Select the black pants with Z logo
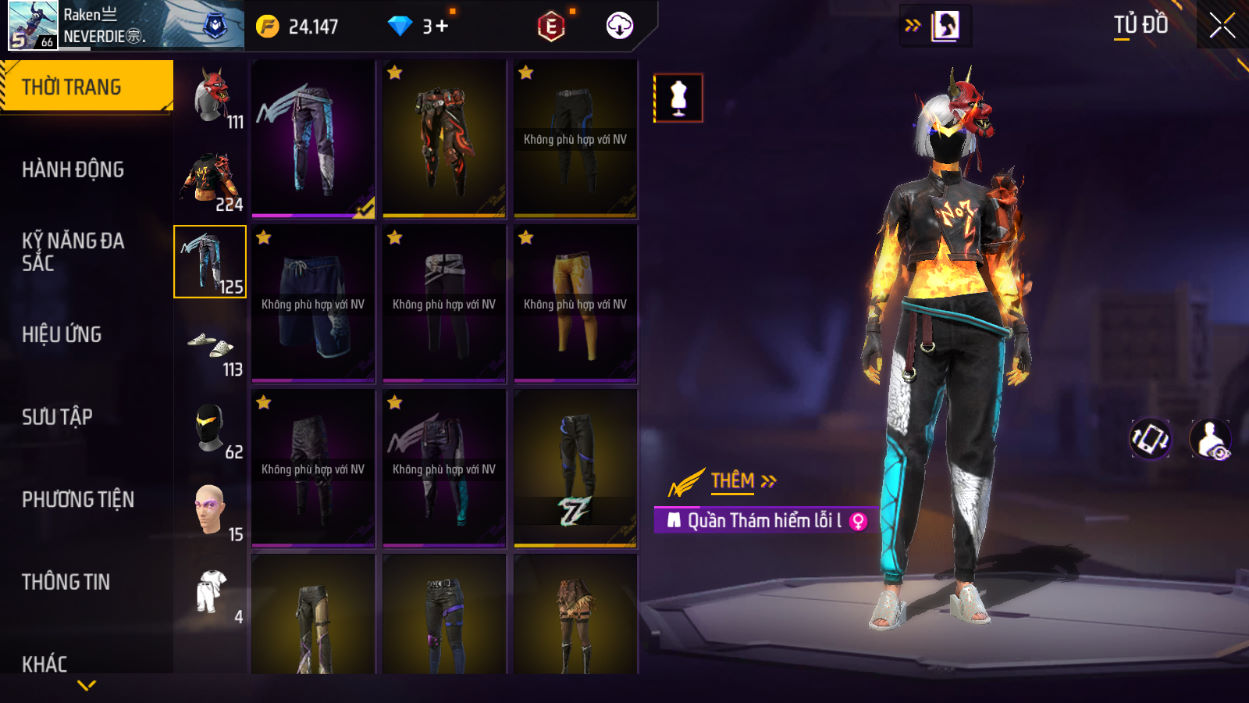Screen dimensions: 1249x703 (x=575, y=468)
